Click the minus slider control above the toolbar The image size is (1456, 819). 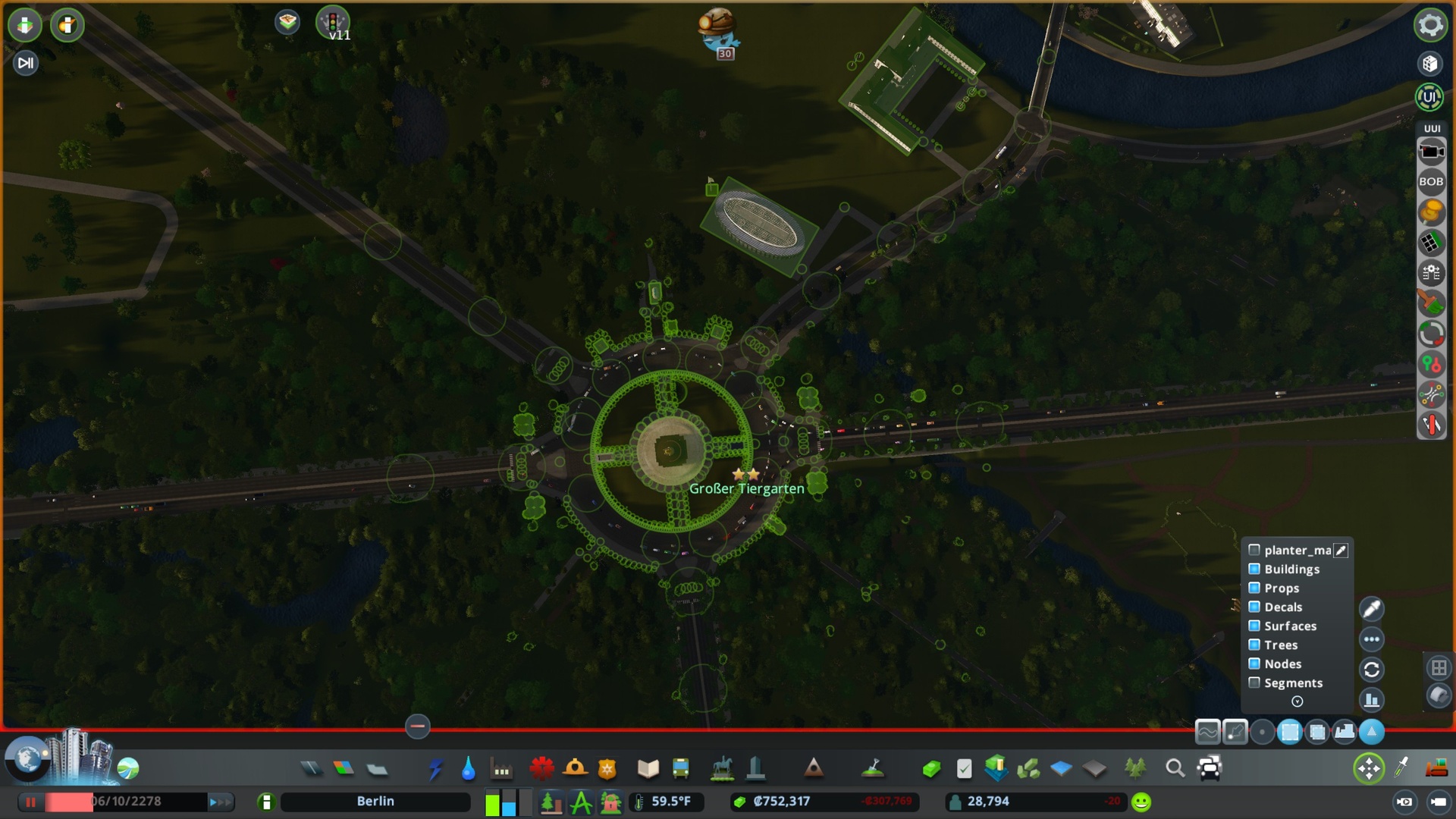(x=416, y=726)
